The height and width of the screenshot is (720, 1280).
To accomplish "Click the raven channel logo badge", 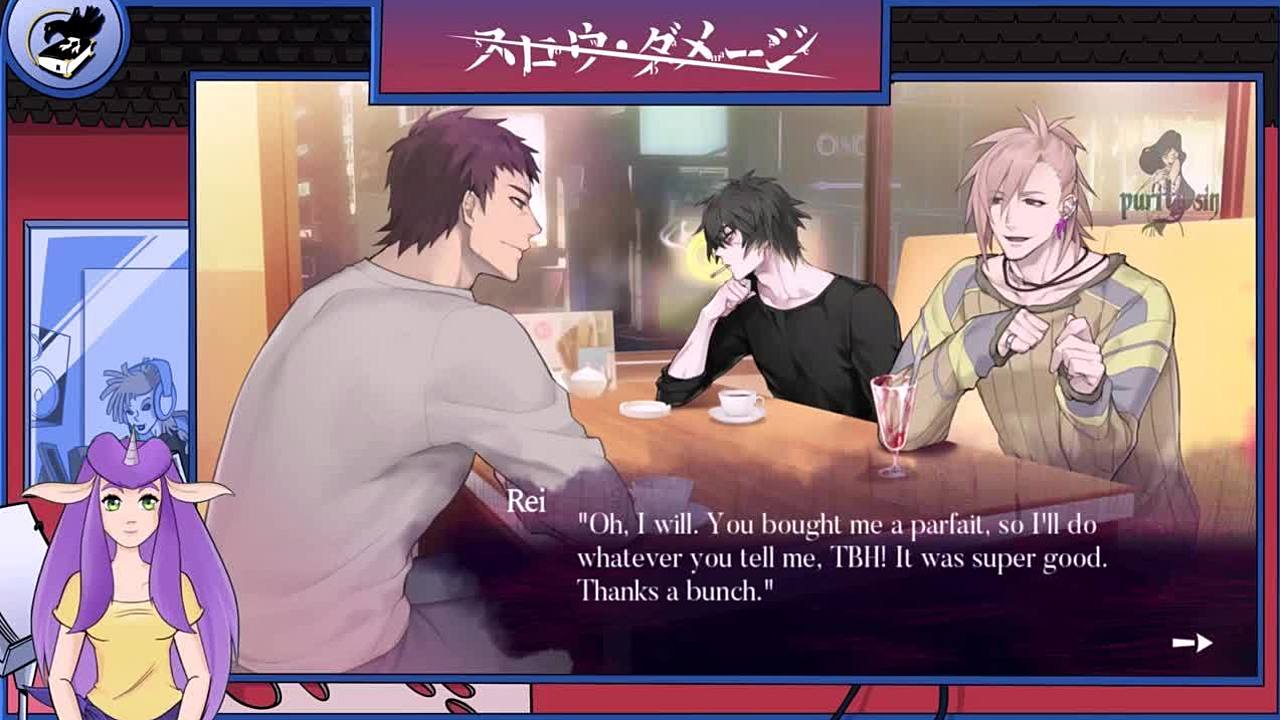I will [66, 43].
